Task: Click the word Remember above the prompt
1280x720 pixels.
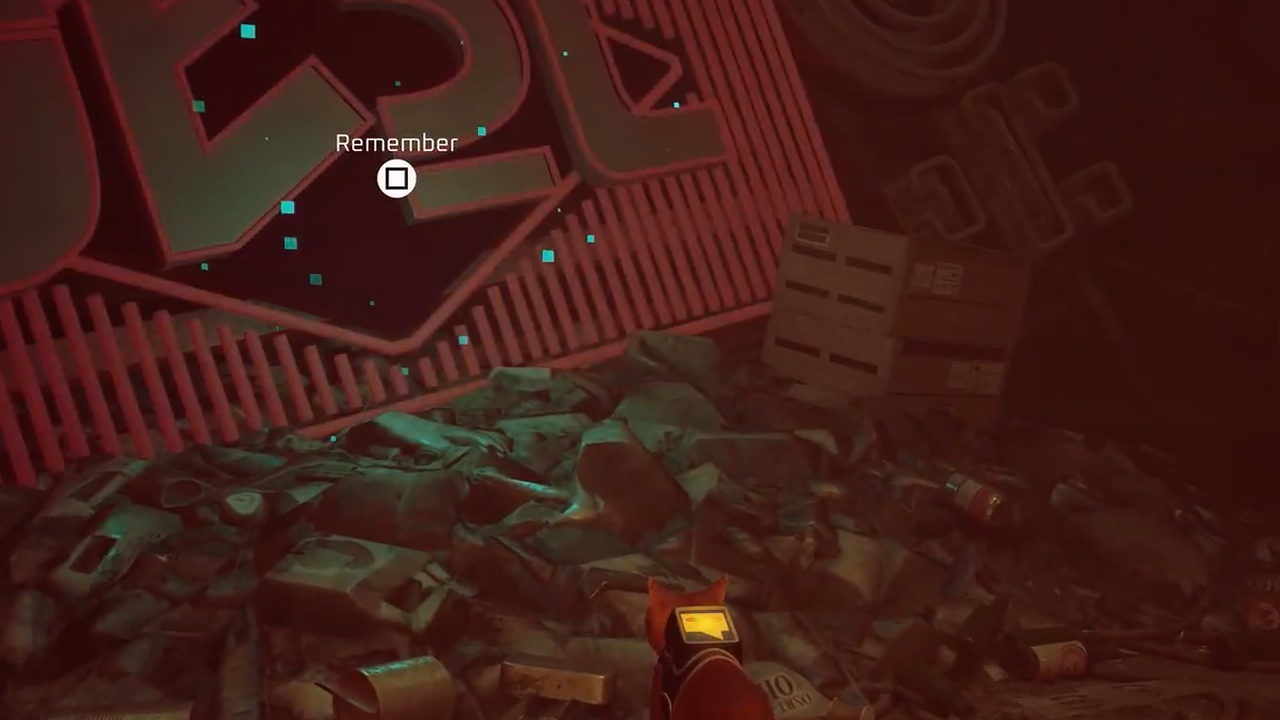Action: click(x=396, y=143)
